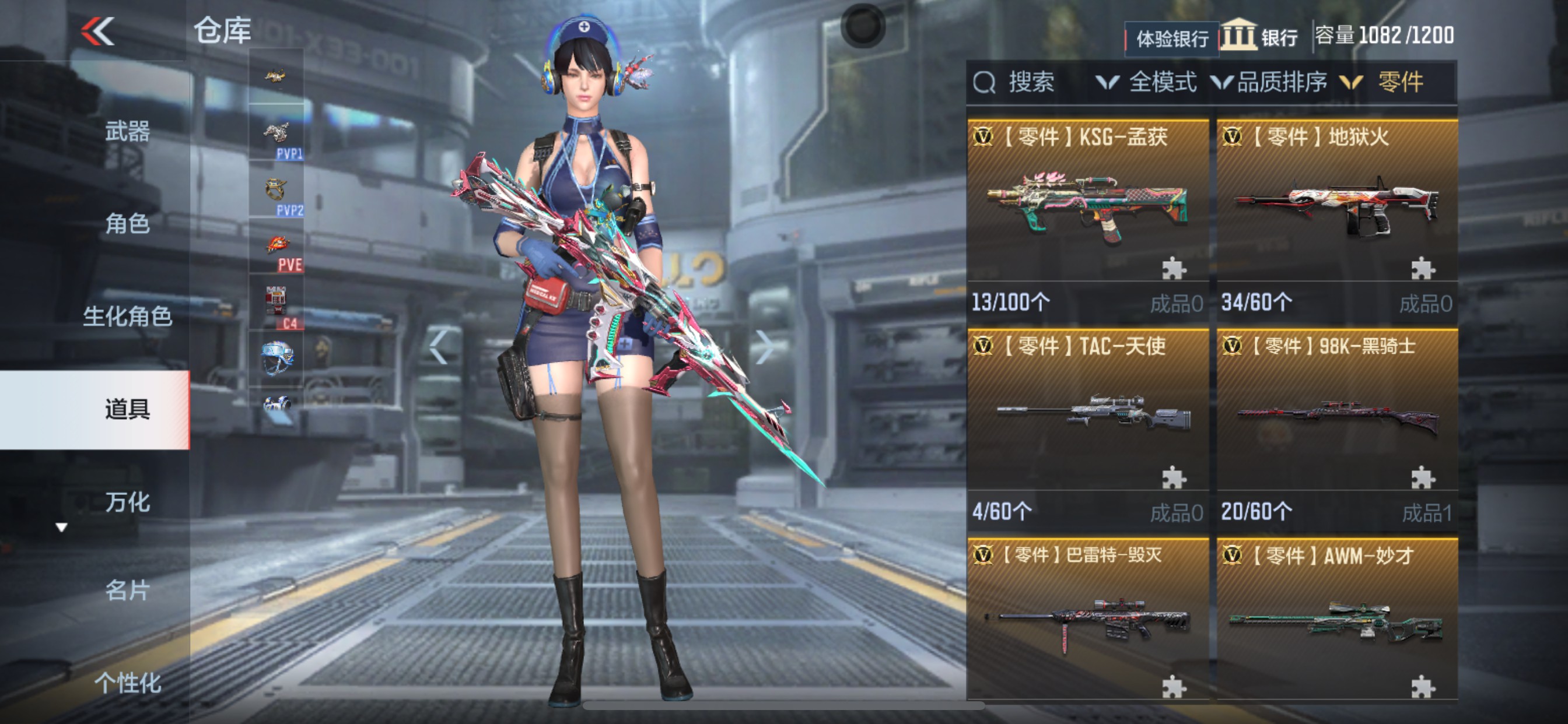The width and height of the screenshot is (1568, 724).
Task: Go back using the red arrow button
Action: tap(97, 30)
